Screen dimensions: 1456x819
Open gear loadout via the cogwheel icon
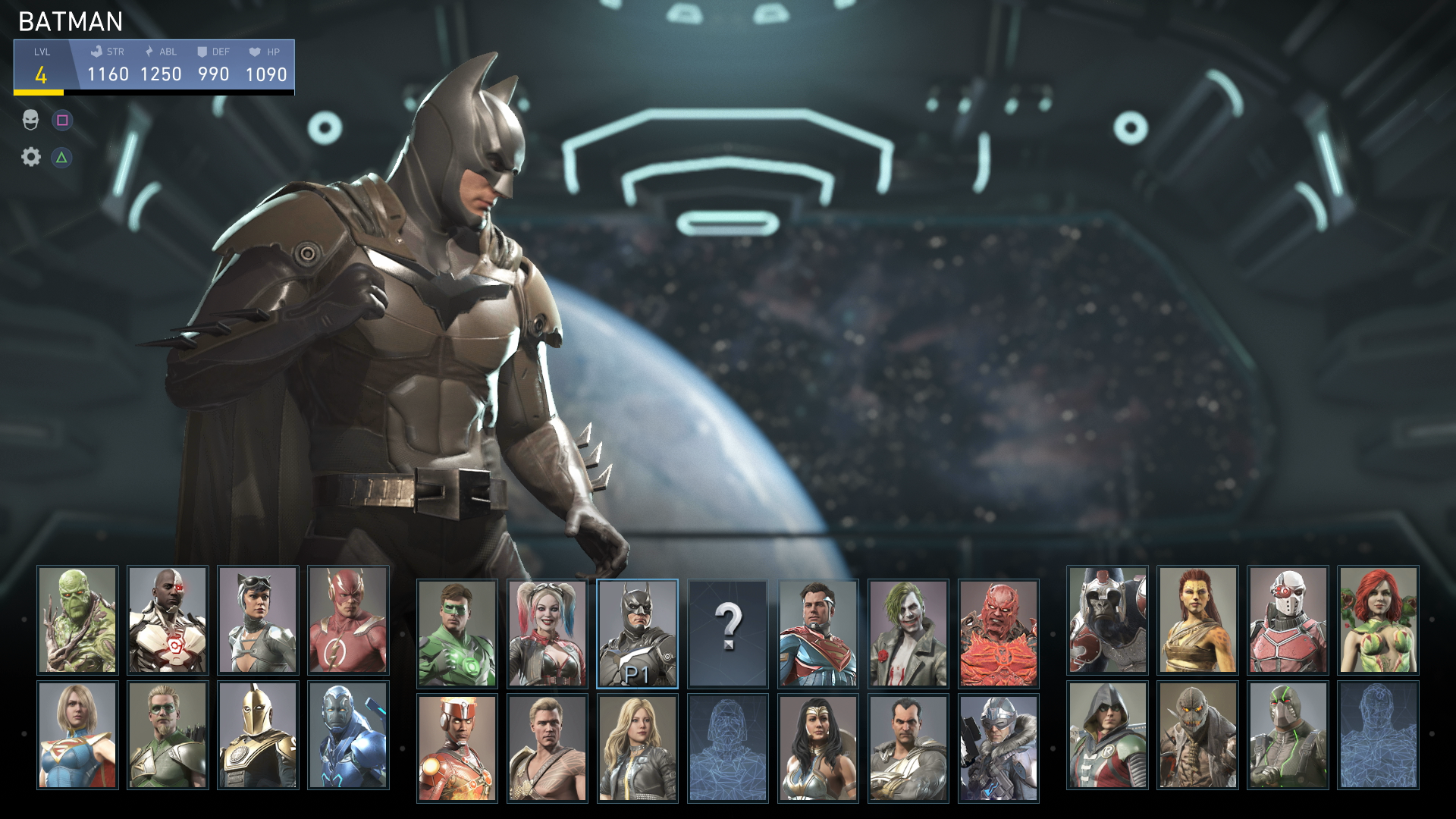click(30, 157)
